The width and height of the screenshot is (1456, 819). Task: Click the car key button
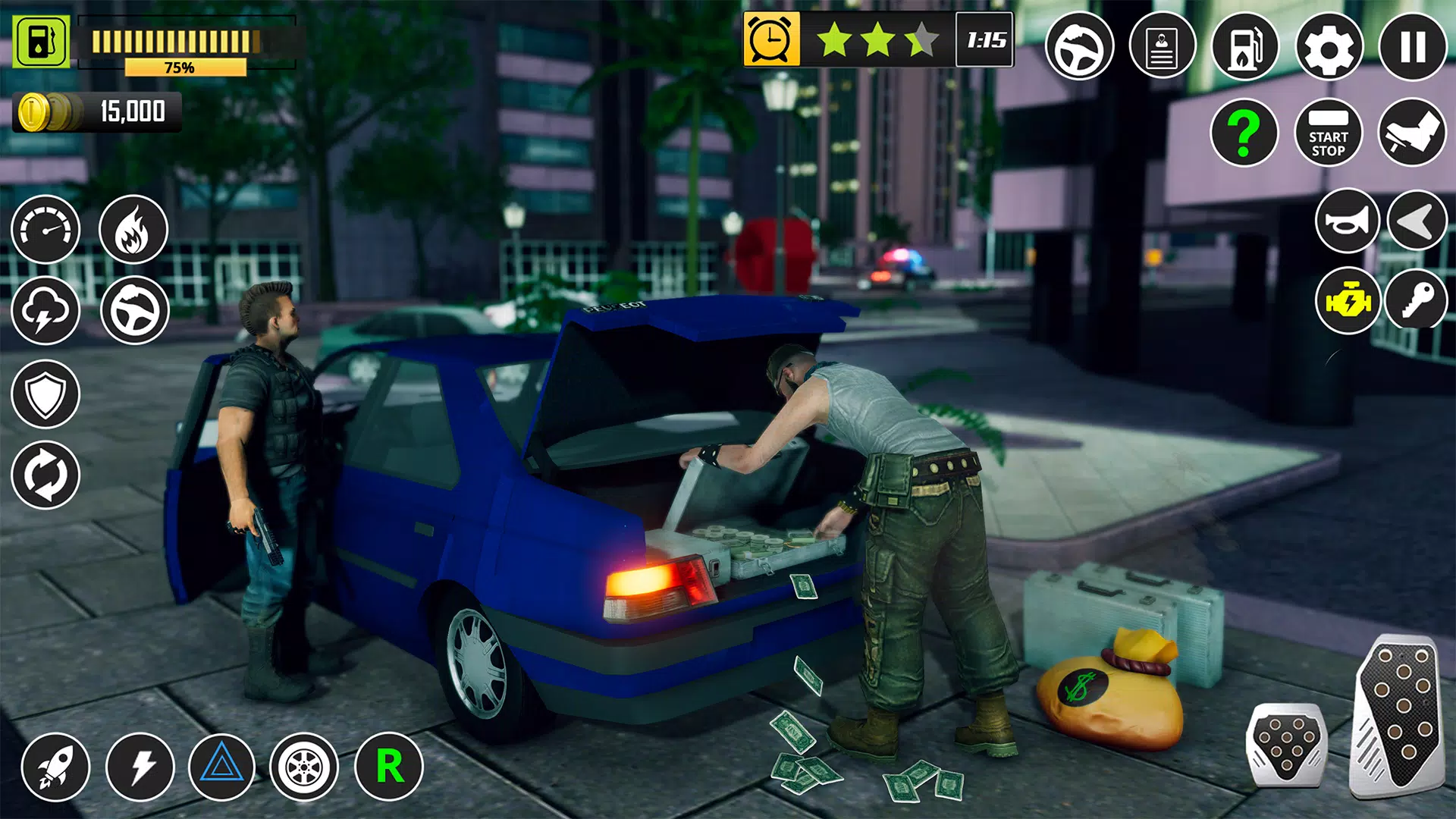pyautogui.click(x=1417, y=301)
